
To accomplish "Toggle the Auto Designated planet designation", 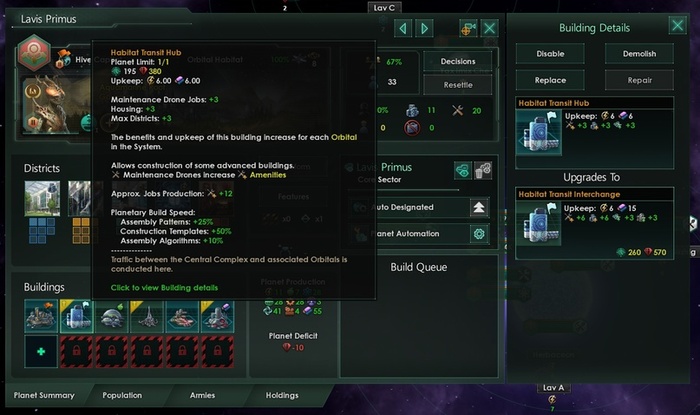I will (x=480, y=207).
